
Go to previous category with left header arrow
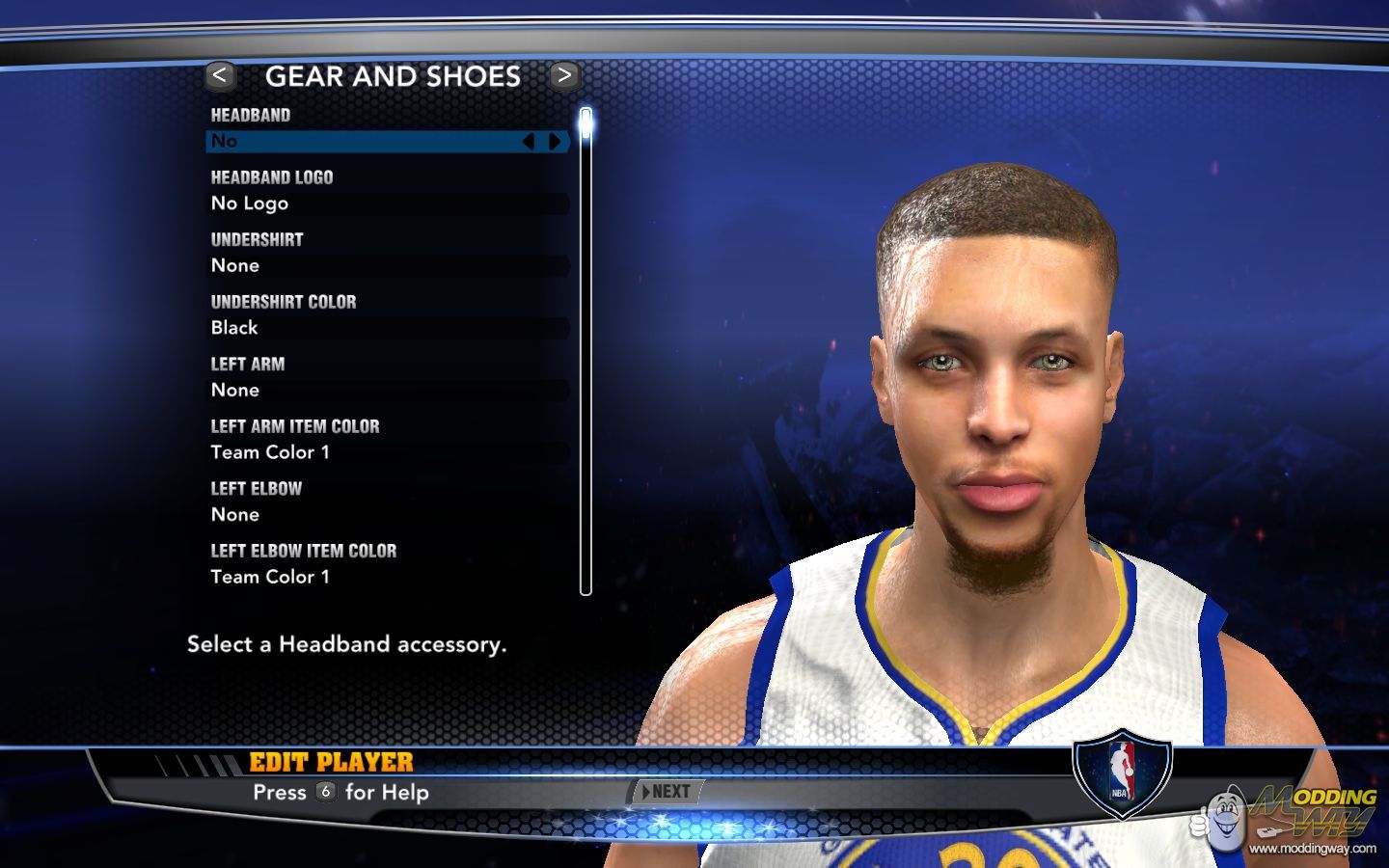[220, 76]
